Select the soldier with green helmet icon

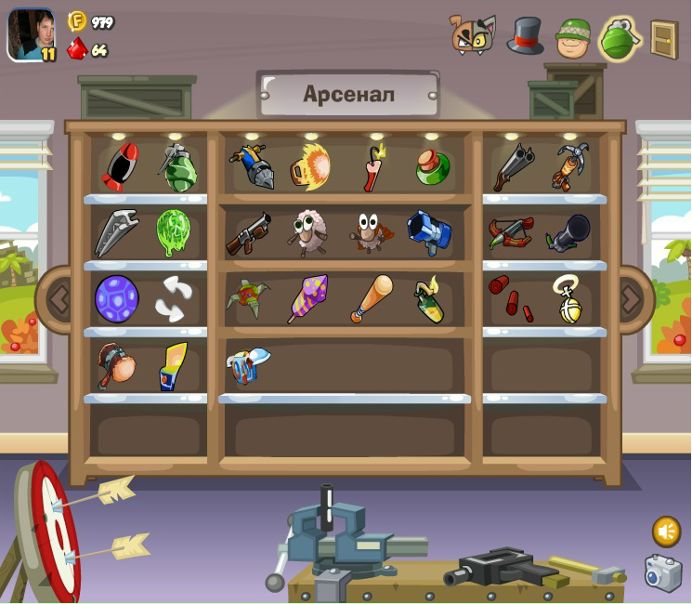click(x=573, y=38)
